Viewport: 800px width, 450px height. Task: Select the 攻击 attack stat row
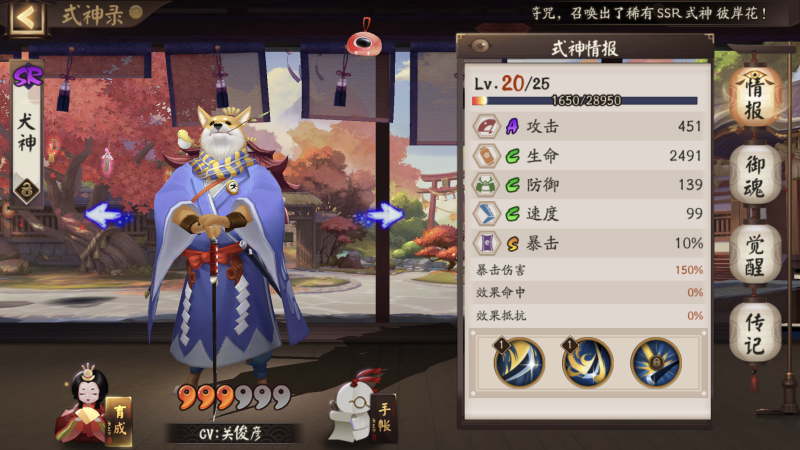tap(588, 126)
